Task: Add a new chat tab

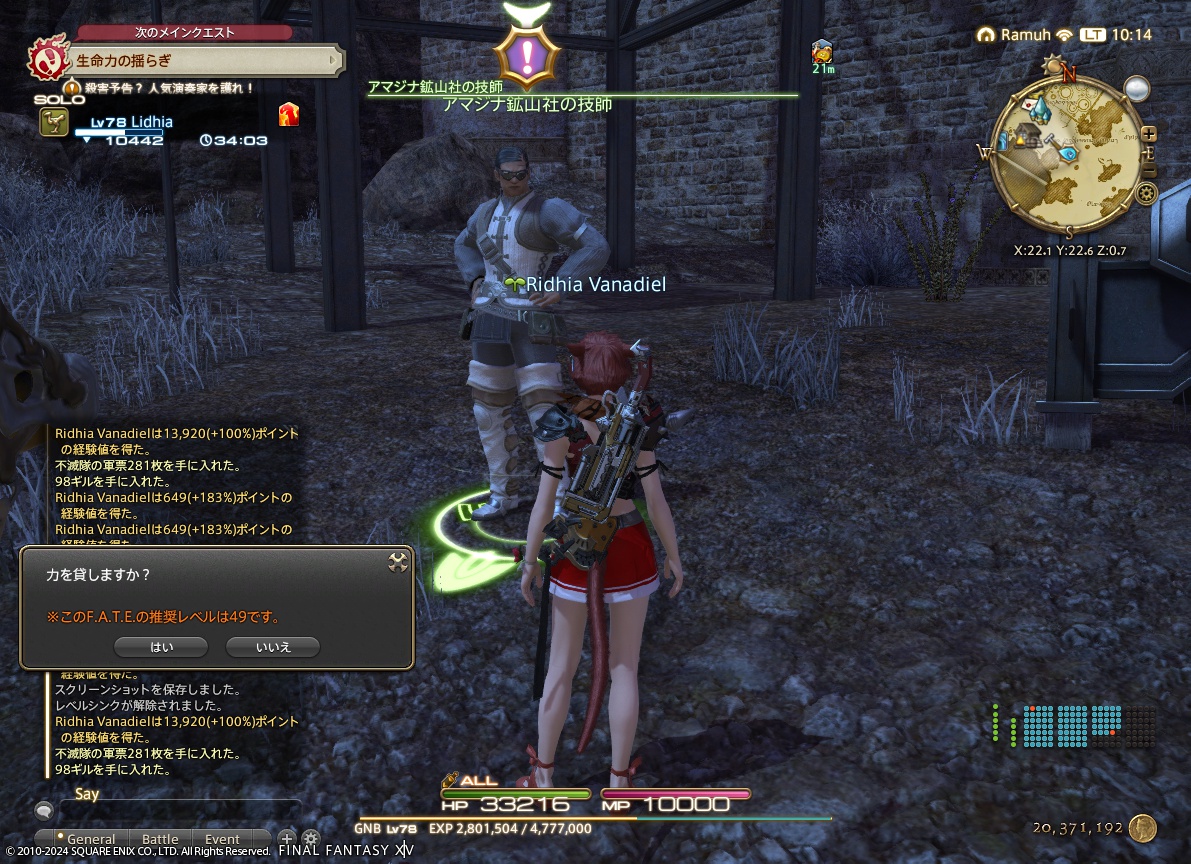Action: (x=287, y=839)
